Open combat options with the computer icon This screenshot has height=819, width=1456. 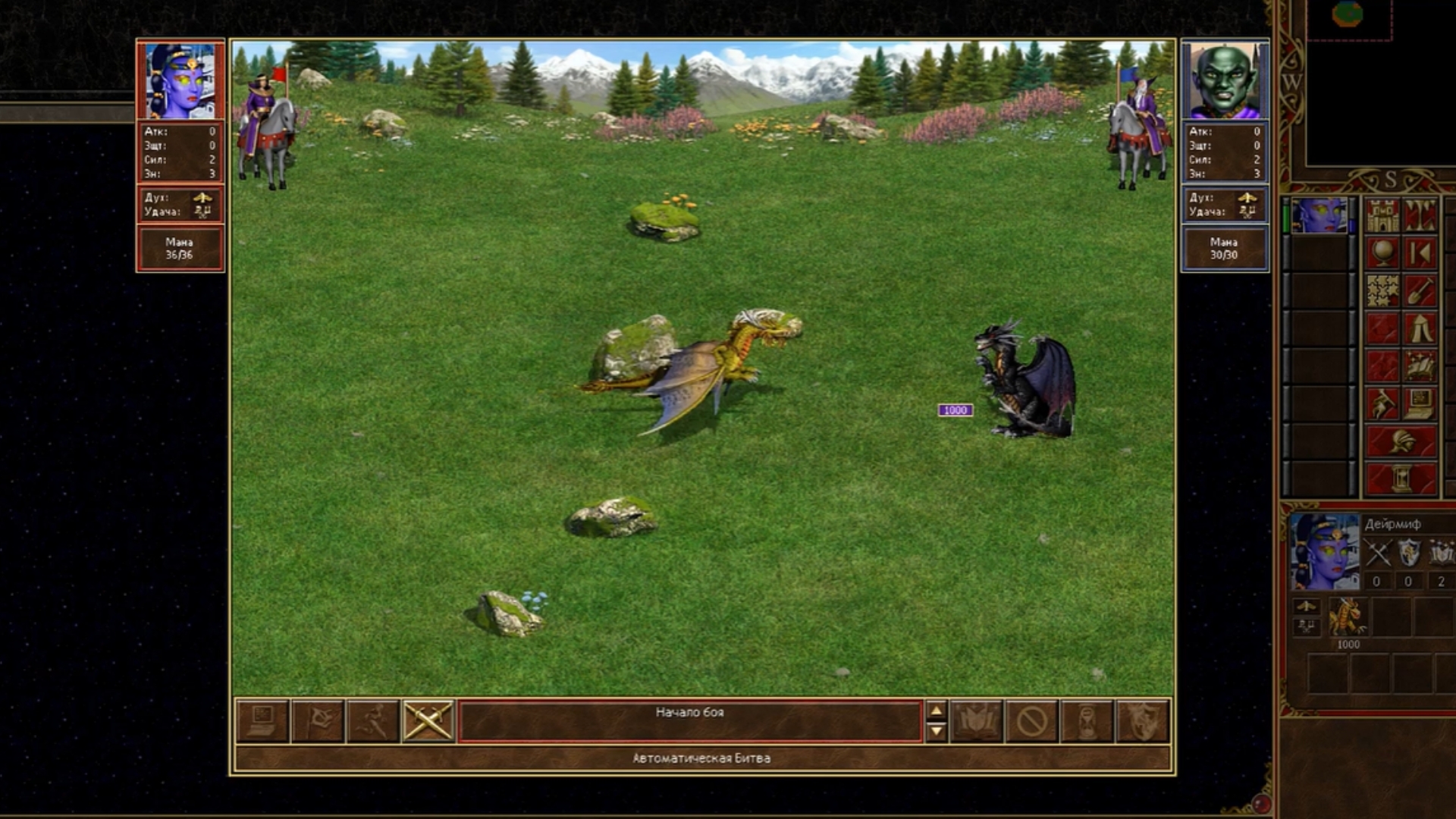[x=262, y=720]
